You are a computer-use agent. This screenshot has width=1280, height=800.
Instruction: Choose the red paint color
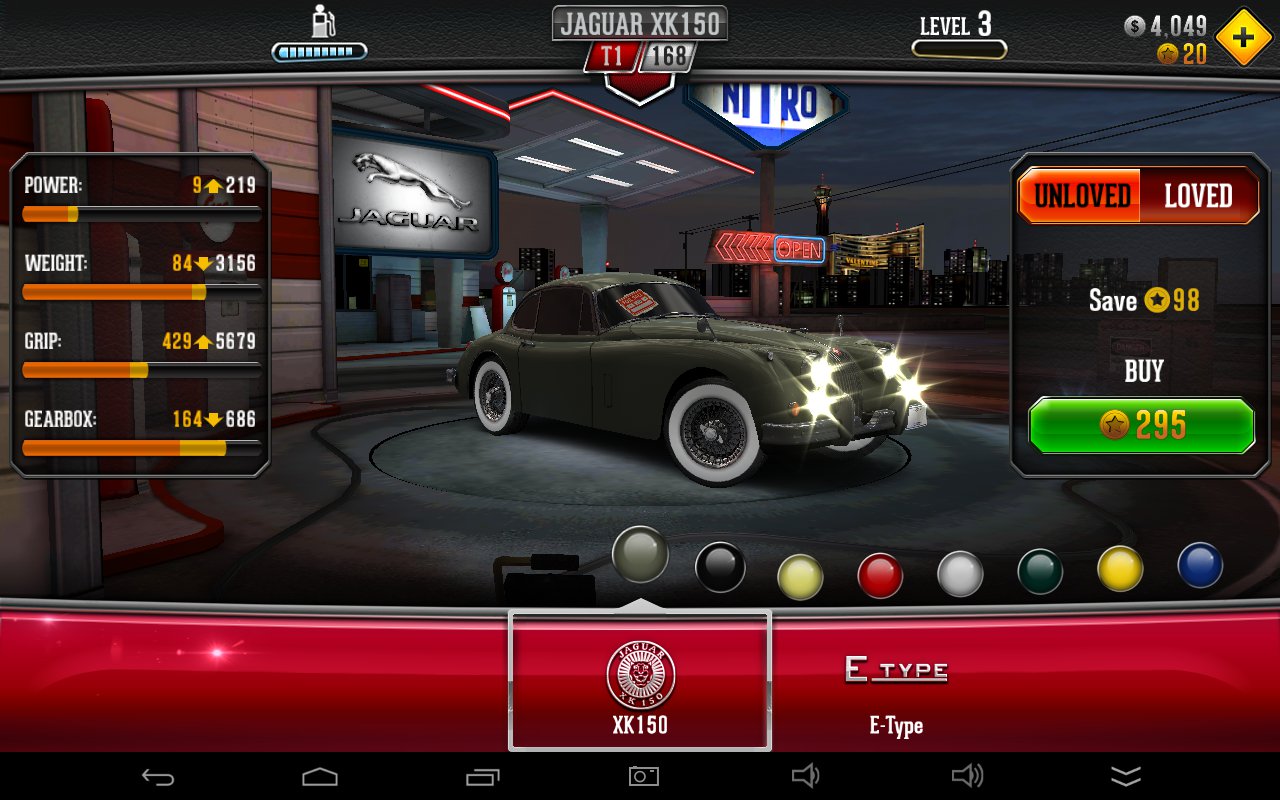tap(880, 575)
